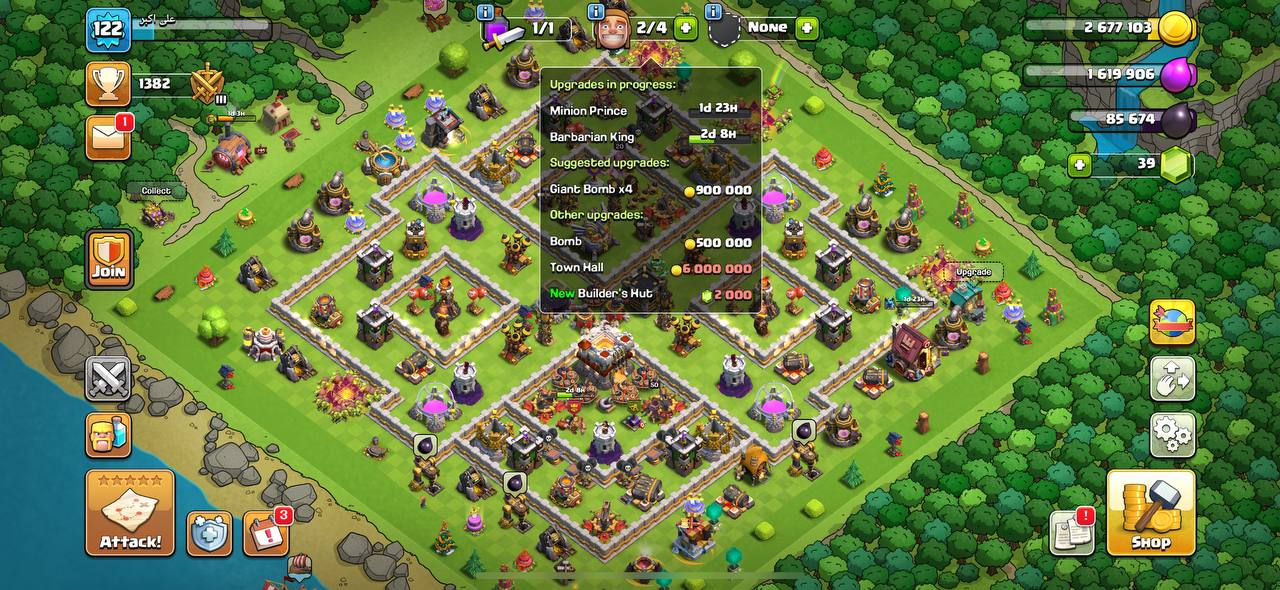The width and height of the screenshot is (1280, 590).
Task: Click the level 122 experience badge
Action: pyautogui.click(x=107, y=30)
